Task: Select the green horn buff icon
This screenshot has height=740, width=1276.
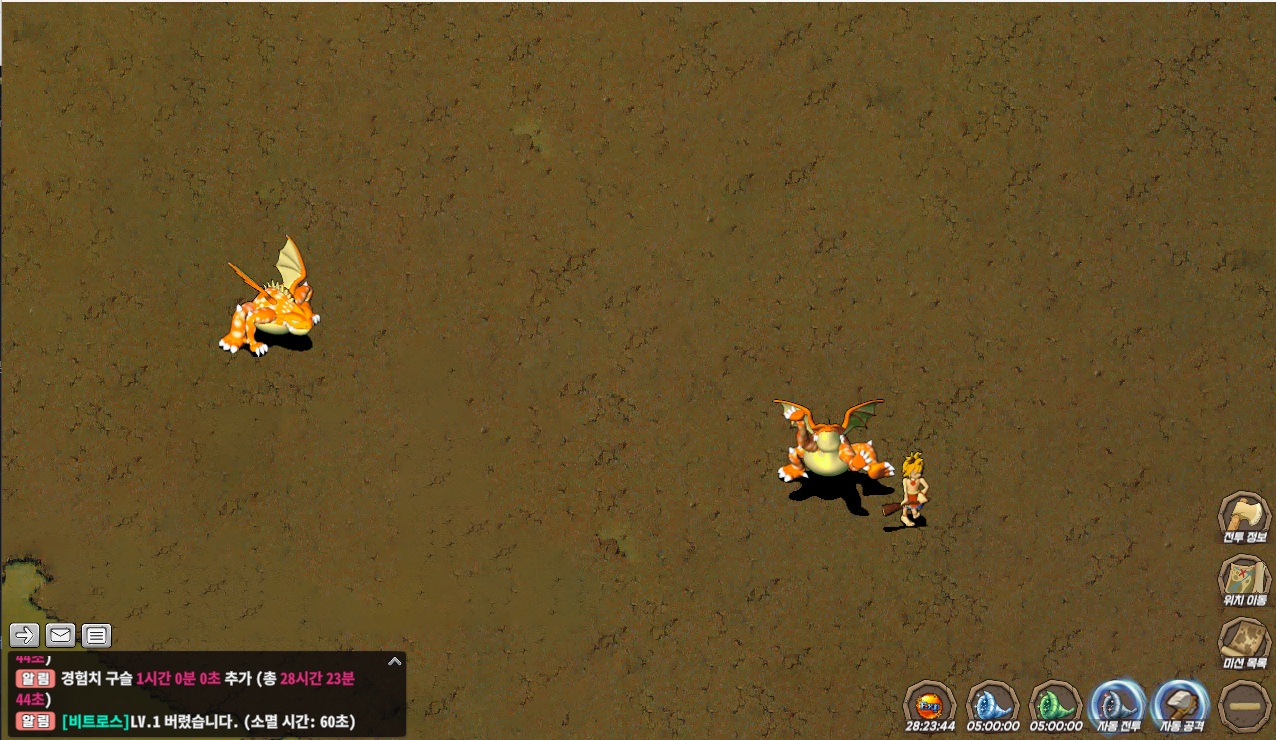Action: (1055, 702)
